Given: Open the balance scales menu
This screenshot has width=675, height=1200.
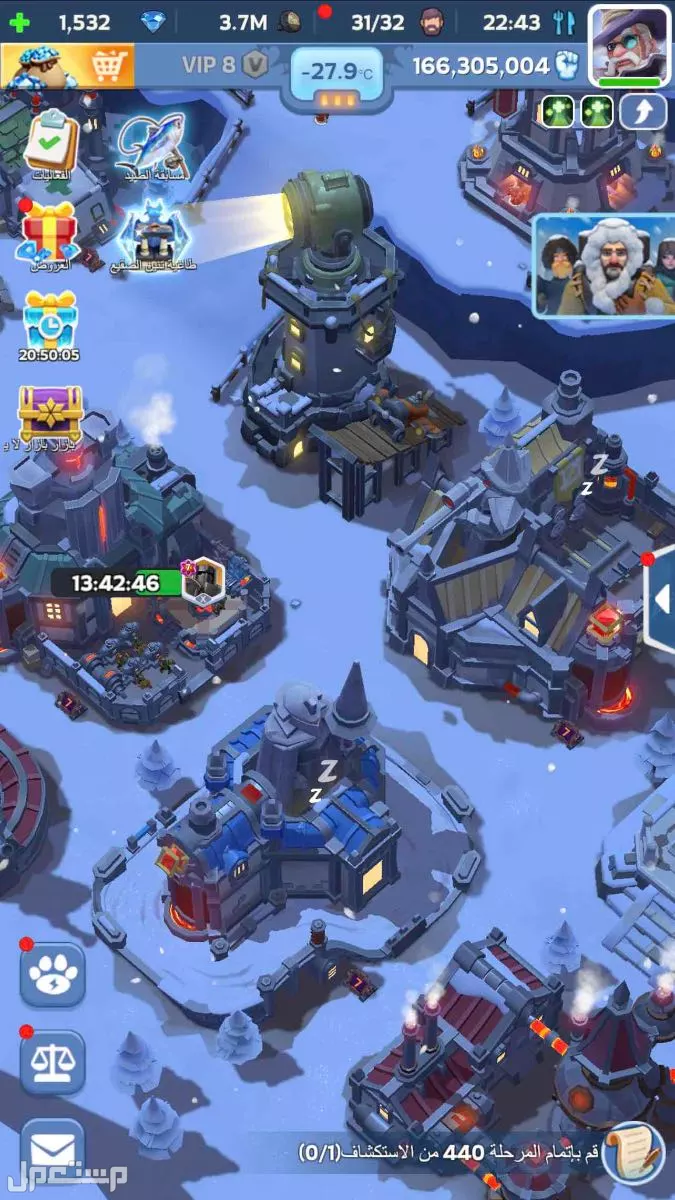Looking at the screenshot, I should tap(52, 1064).
